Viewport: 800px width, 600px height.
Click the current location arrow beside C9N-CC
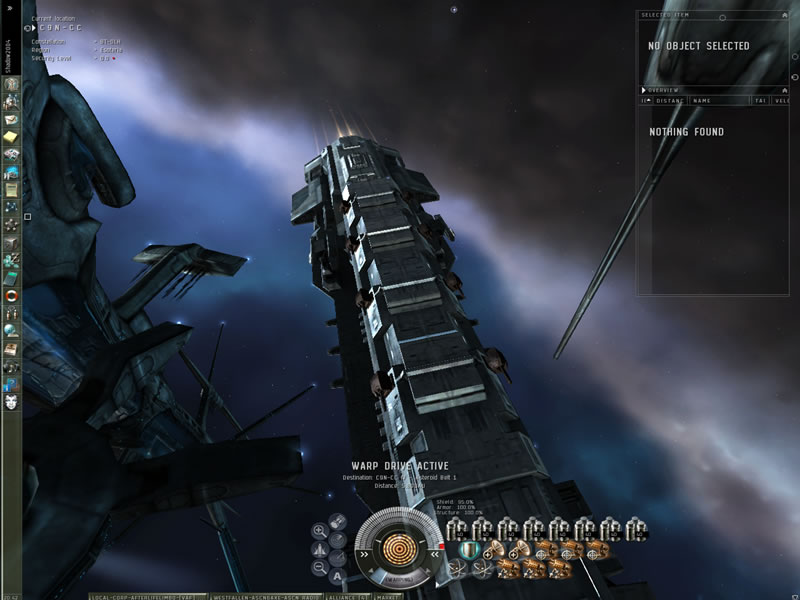[x=34, y=28]
